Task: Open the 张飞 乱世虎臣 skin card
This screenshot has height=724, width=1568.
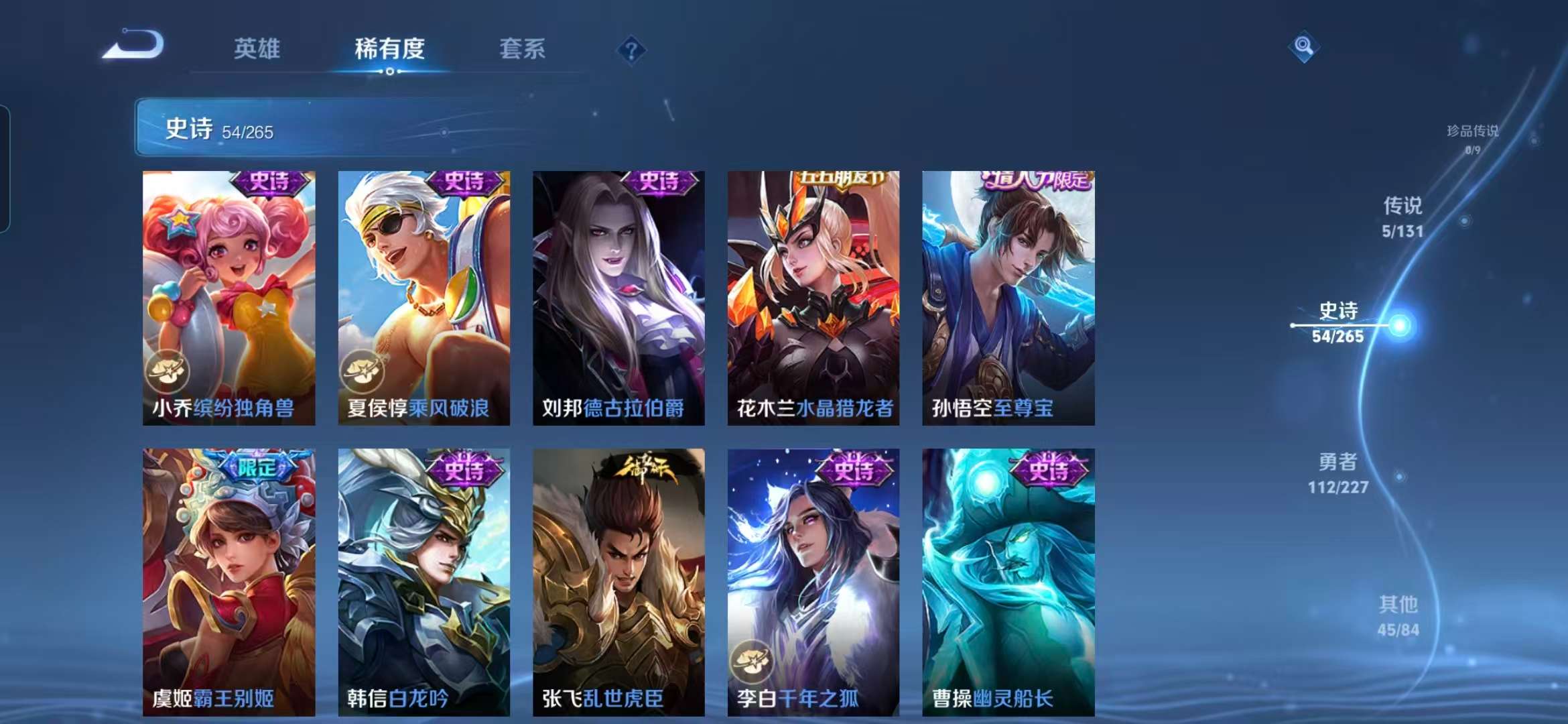Action: point(618,582)
